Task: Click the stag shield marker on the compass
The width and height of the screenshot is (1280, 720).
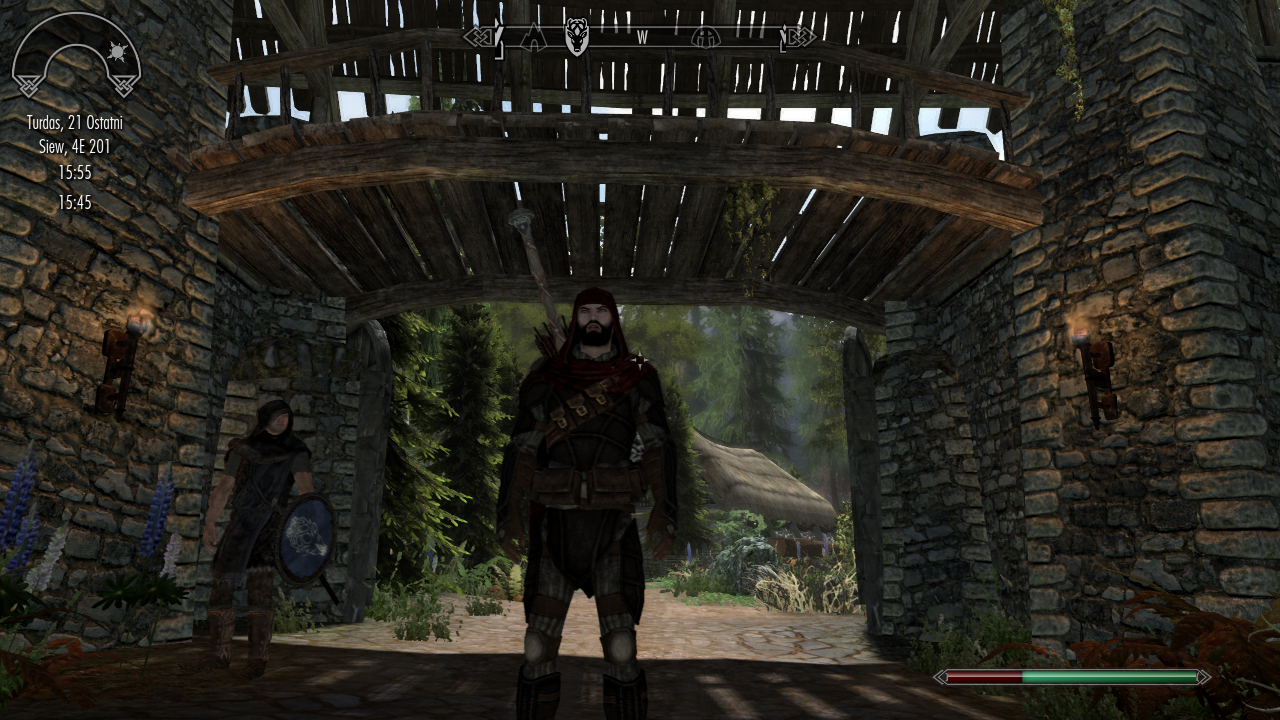Action: tap(576, 37)
